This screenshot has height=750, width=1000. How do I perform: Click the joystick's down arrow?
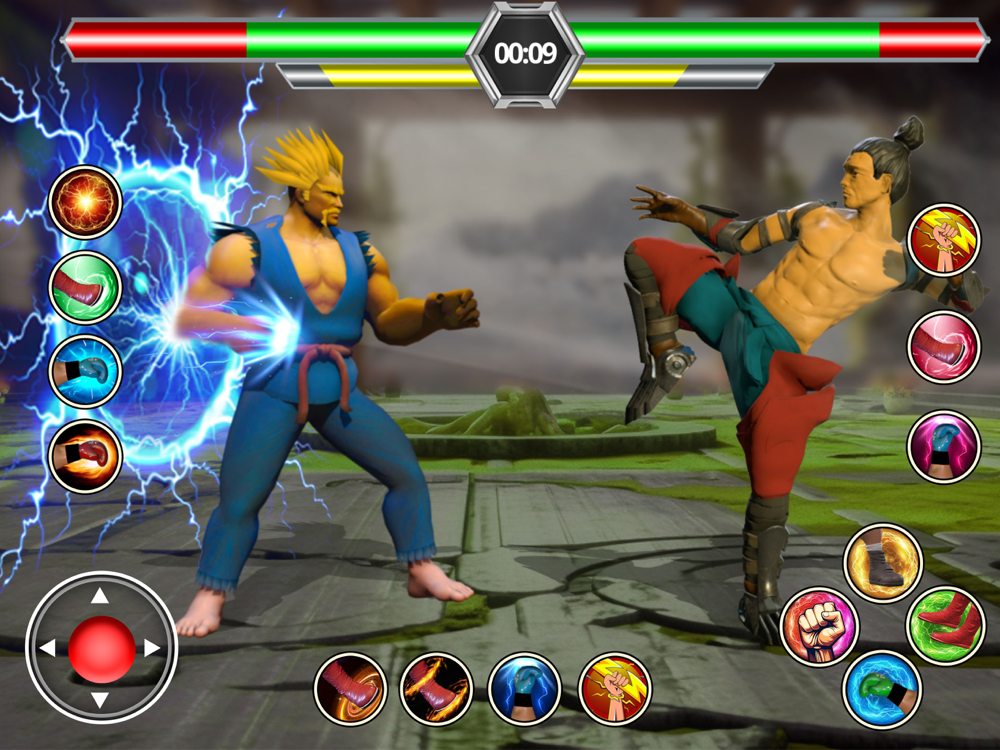click(101, 699)
